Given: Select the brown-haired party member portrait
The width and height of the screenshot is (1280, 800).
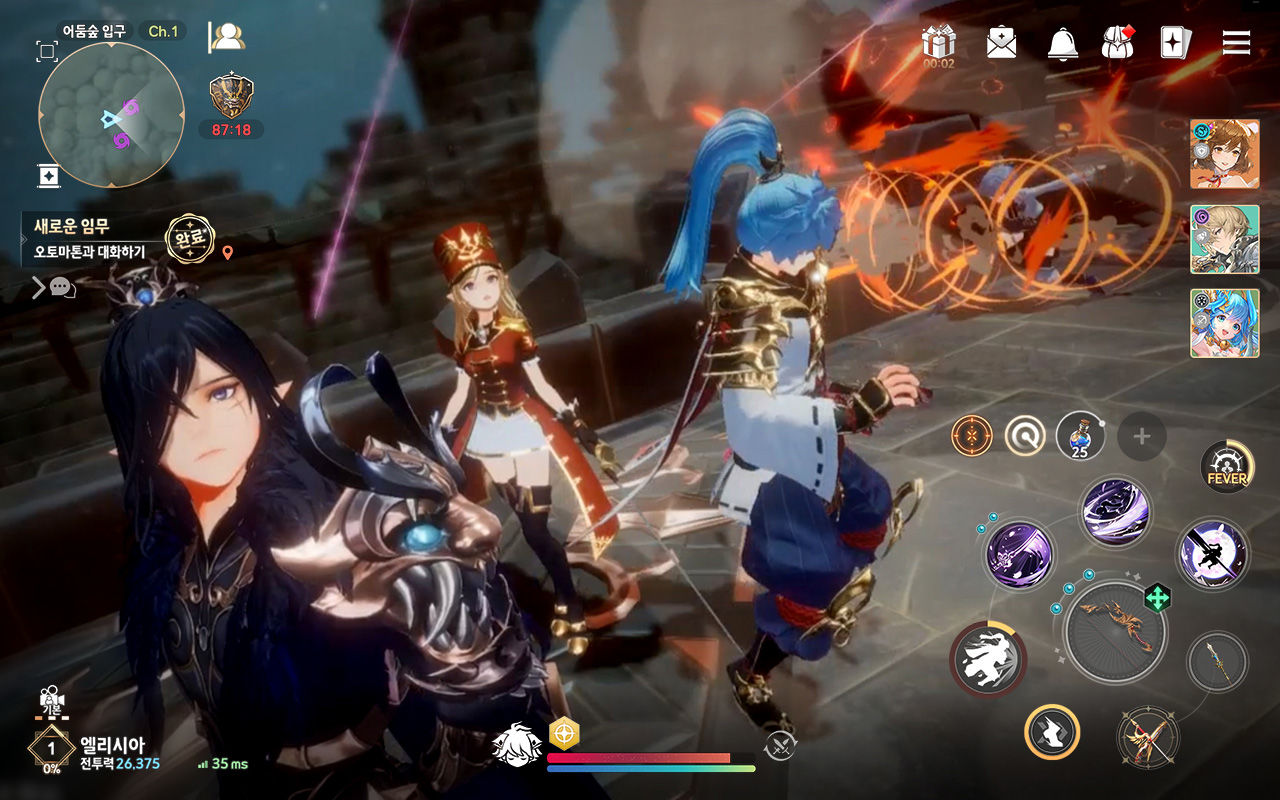Looking at the screenshot, I should point(1224,154).
